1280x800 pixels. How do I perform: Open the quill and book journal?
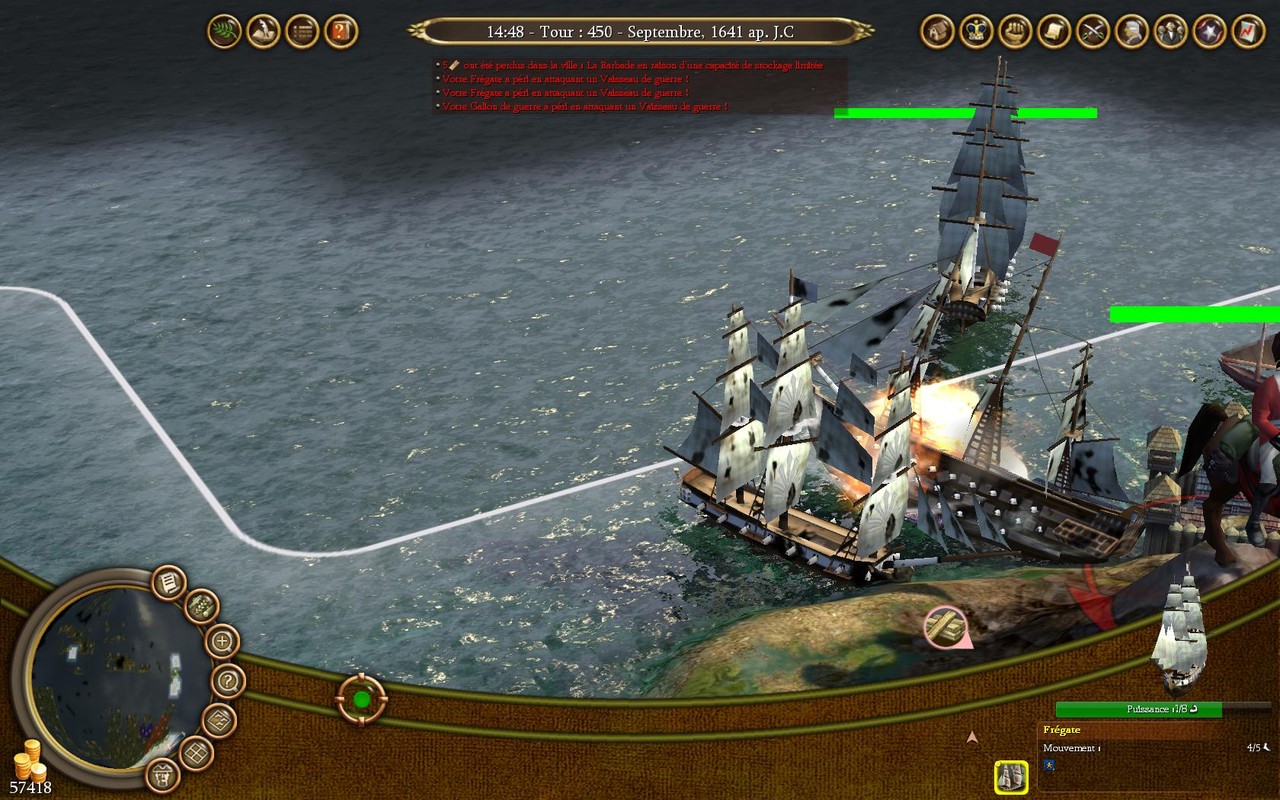pyautogui.click(x=263, y=31)
